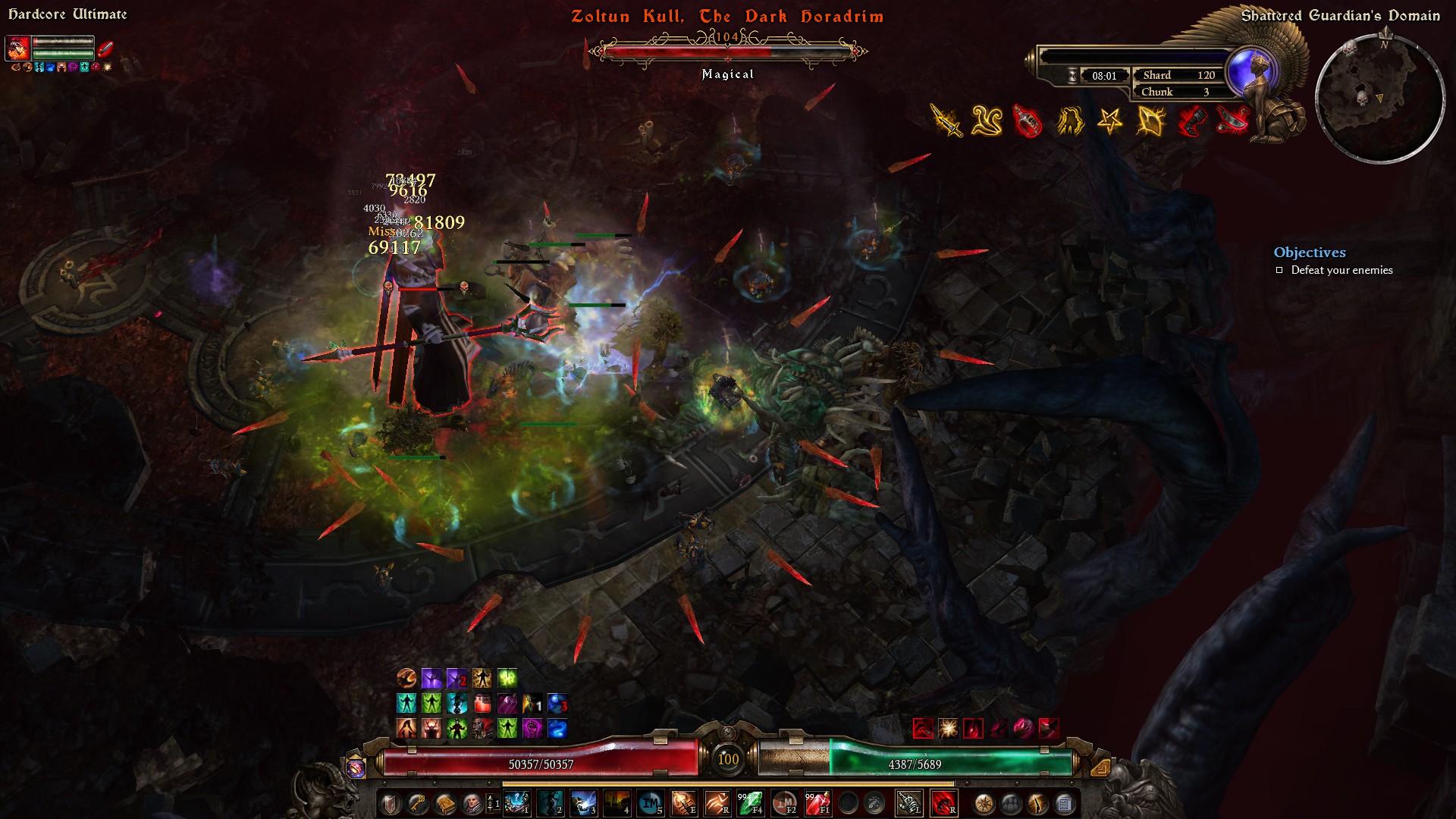The image size is (1456, 819).
Task: Trigger the flaming skill bound to E
Action: [683, 803]
